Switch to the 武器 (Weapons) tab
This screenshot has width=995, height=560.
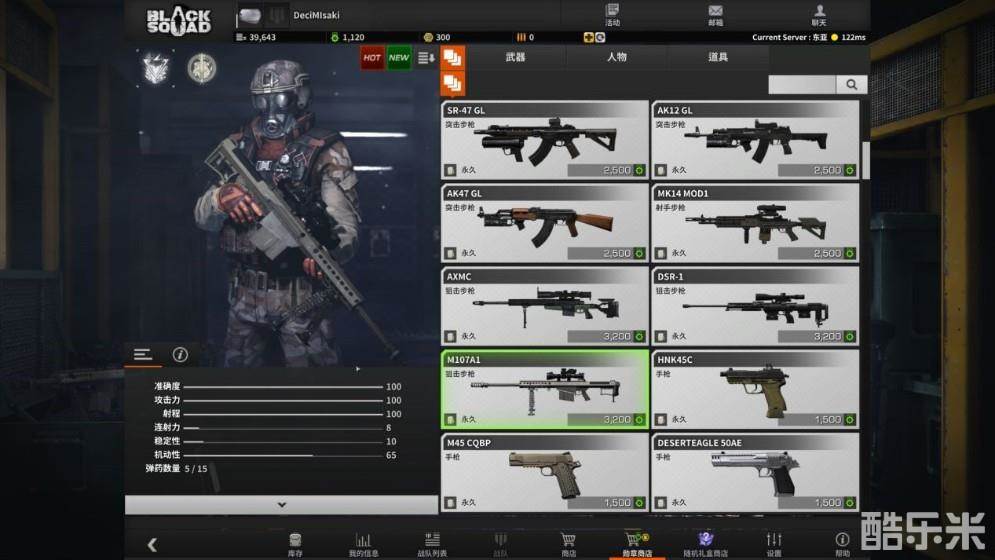click(515, 58)
